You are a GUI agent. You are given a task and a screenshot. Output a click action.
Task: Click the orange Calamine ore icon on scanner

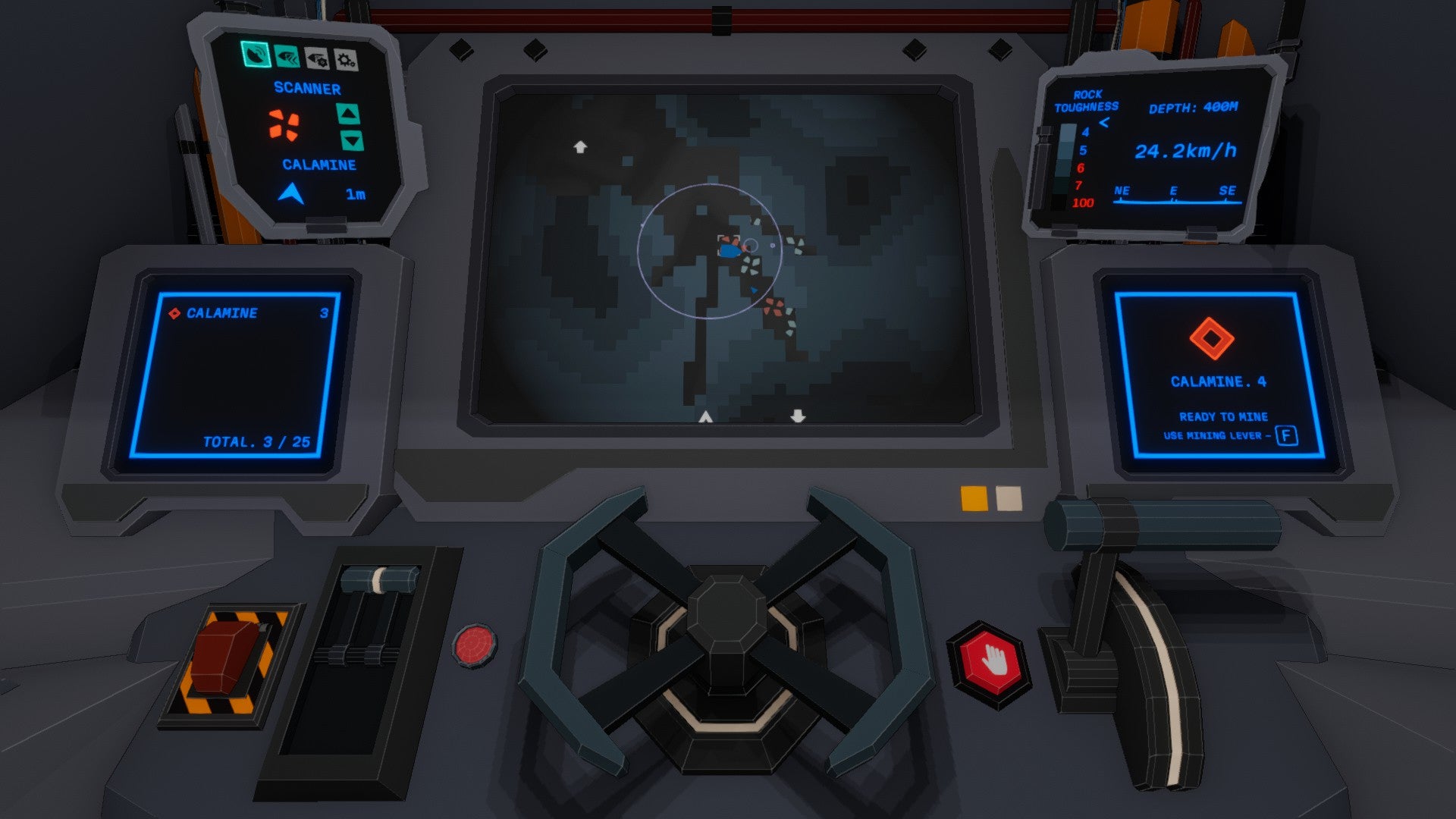(x=284, y=126)
